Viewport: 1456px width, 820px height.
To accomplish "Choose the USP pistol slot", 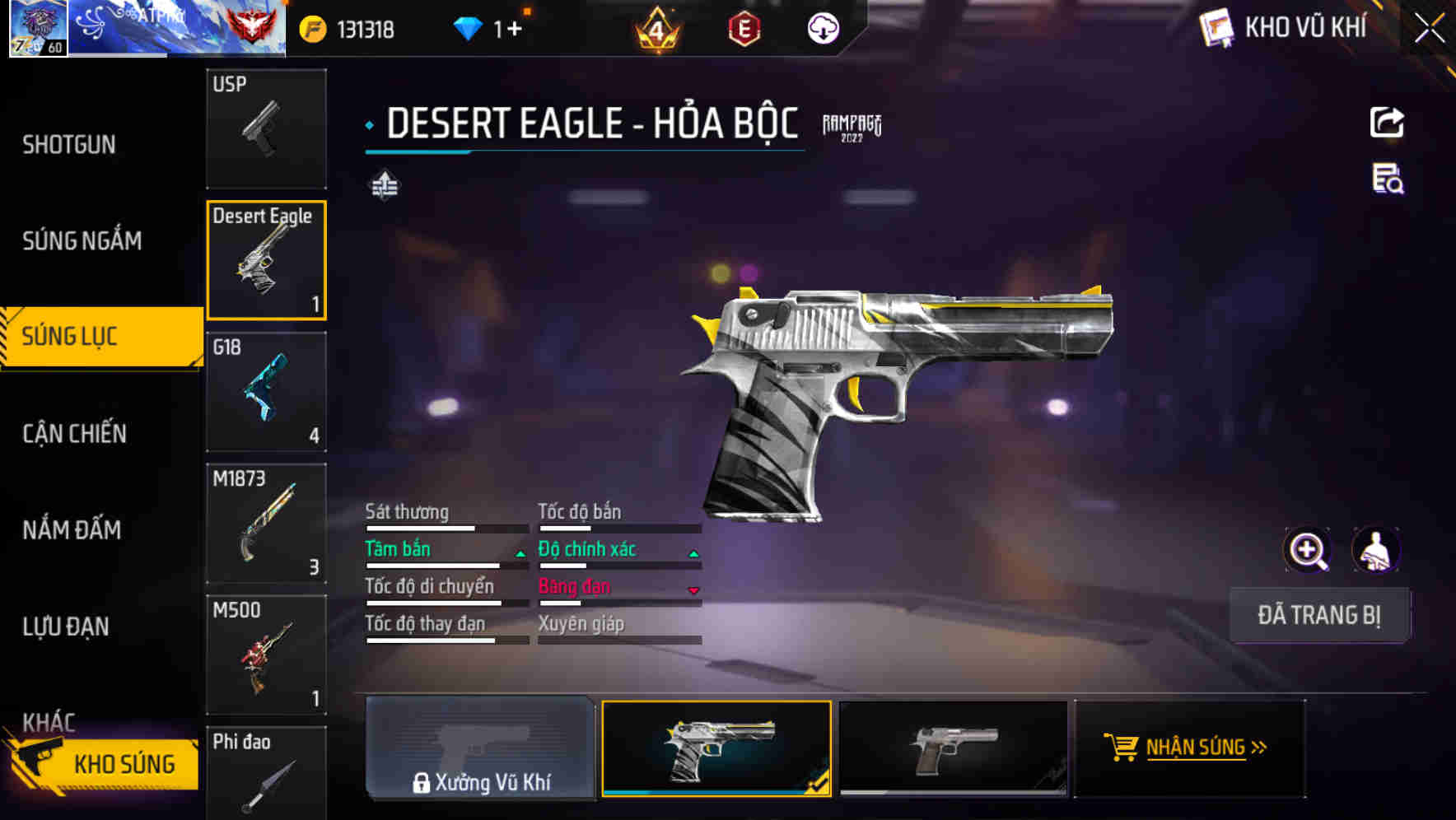I will [x=266, y=128].
